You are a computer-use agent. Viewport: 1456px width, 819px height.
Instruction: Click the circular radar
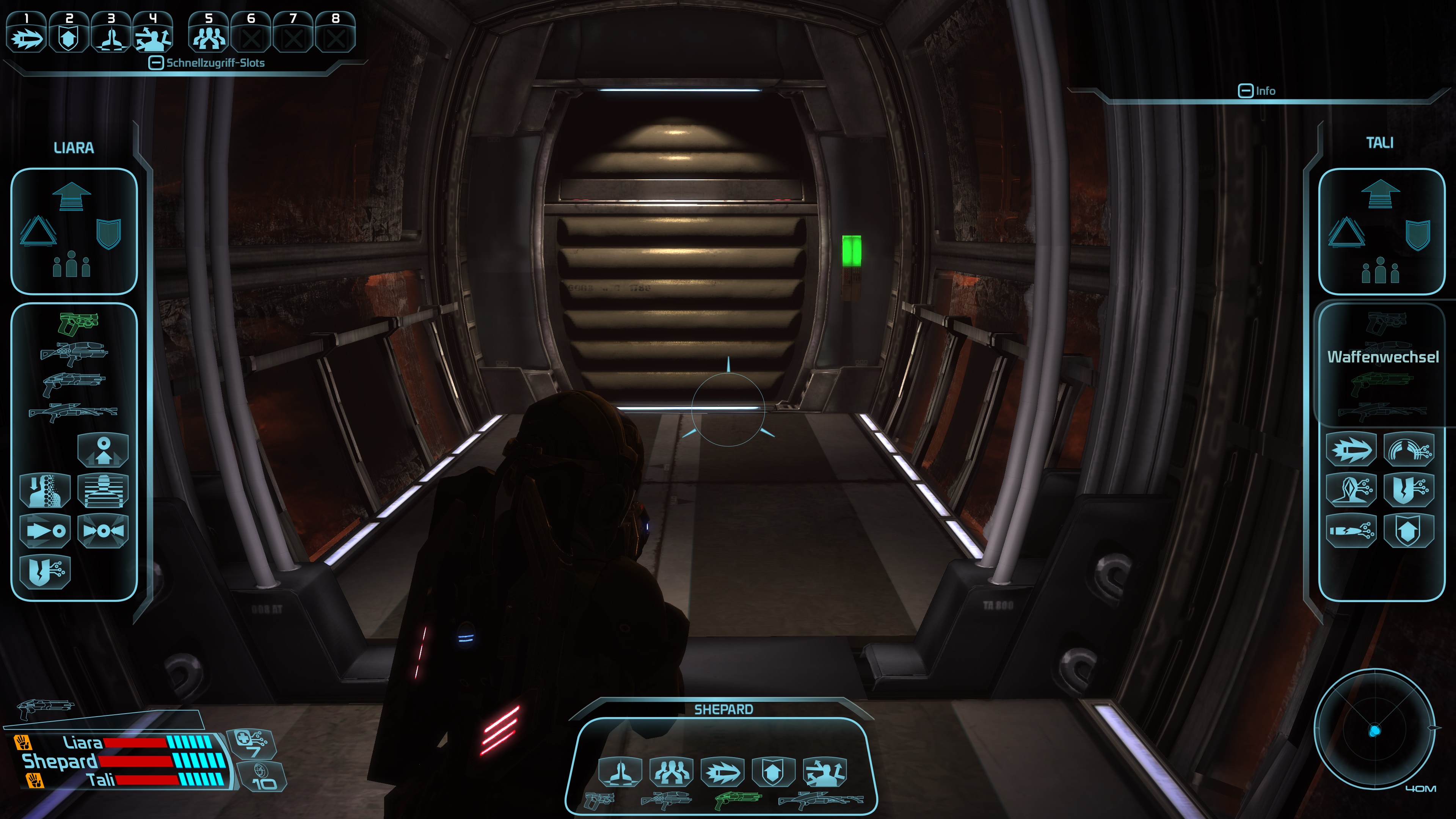pos(1374,730)
